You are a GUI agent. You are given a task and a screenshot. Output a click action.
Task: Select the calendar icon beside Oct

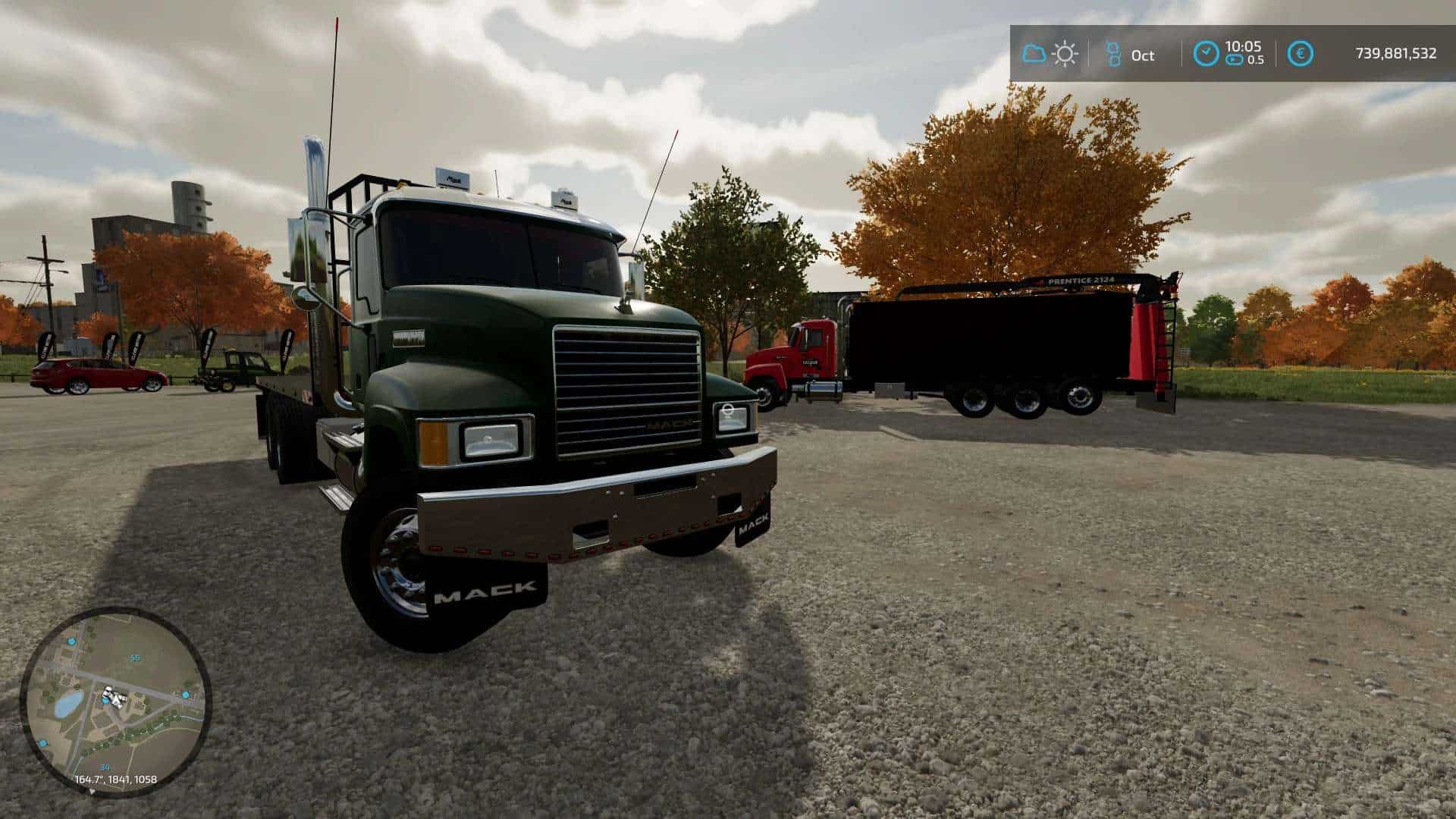coord(1113,54)
